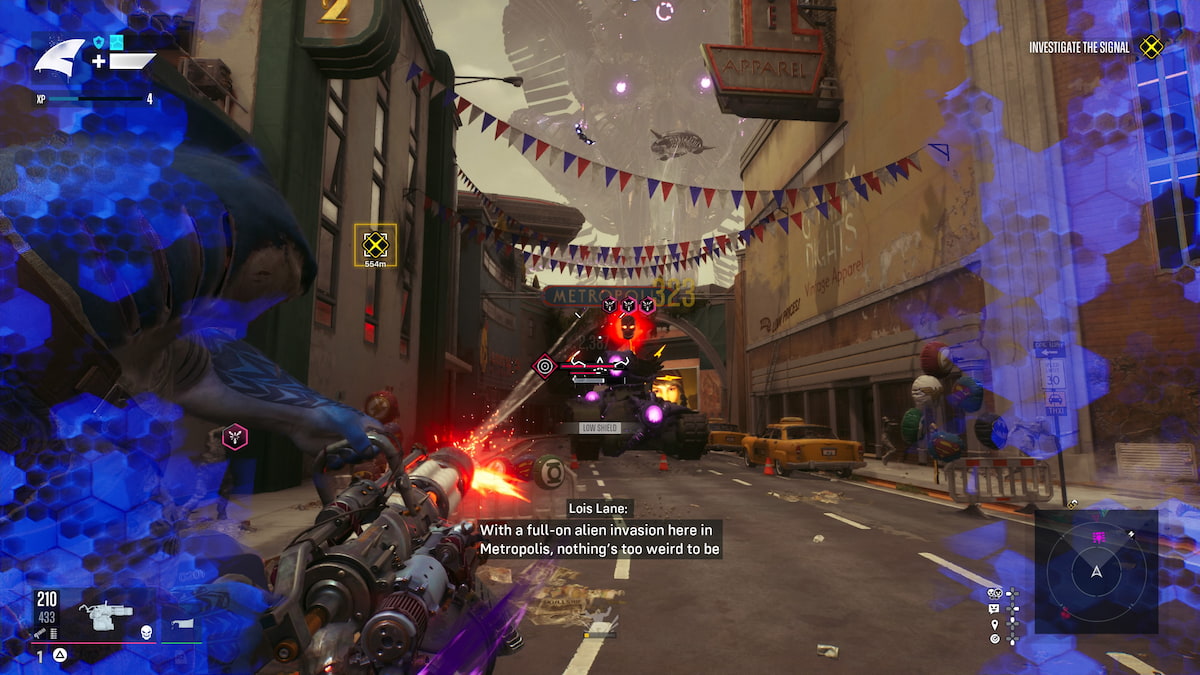
Task: Select the magenta enemy marker on the minimap
Action: [1098, 537]
